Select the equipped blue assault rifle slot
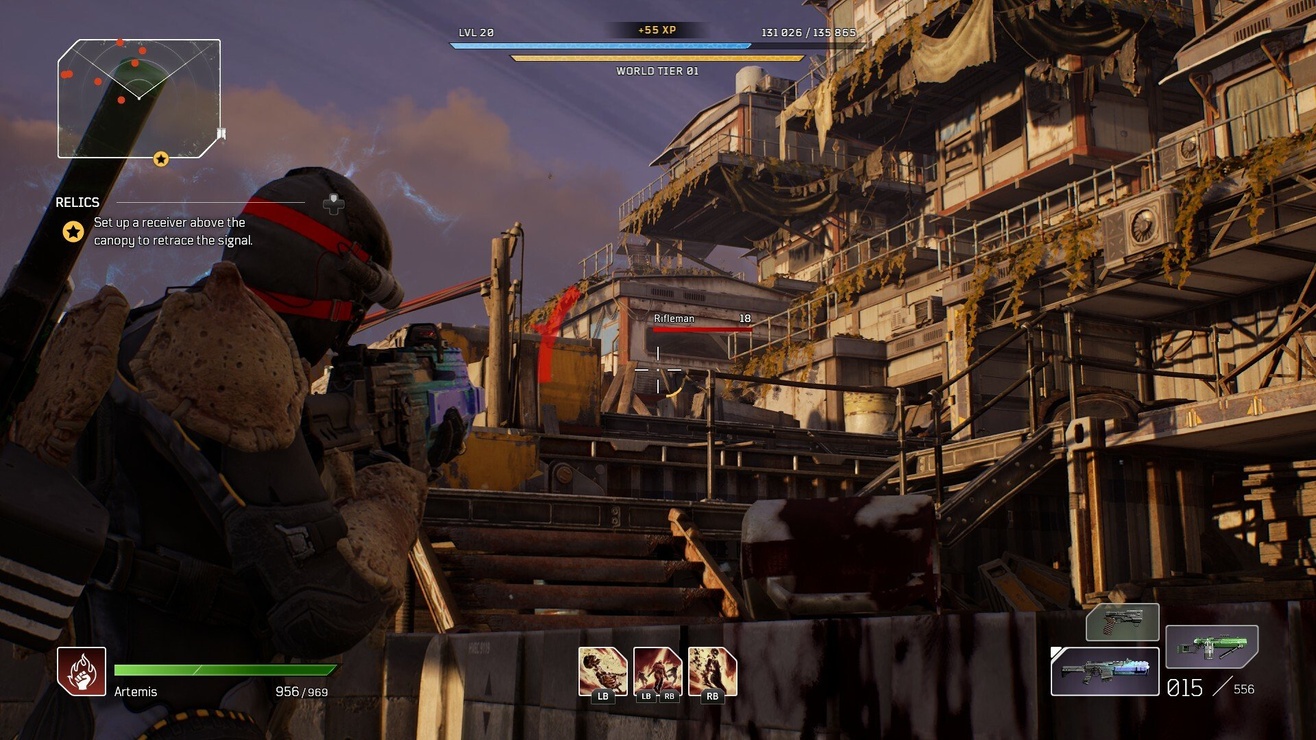This screenshot has height=740, width=1316. tap(1105, 671)
